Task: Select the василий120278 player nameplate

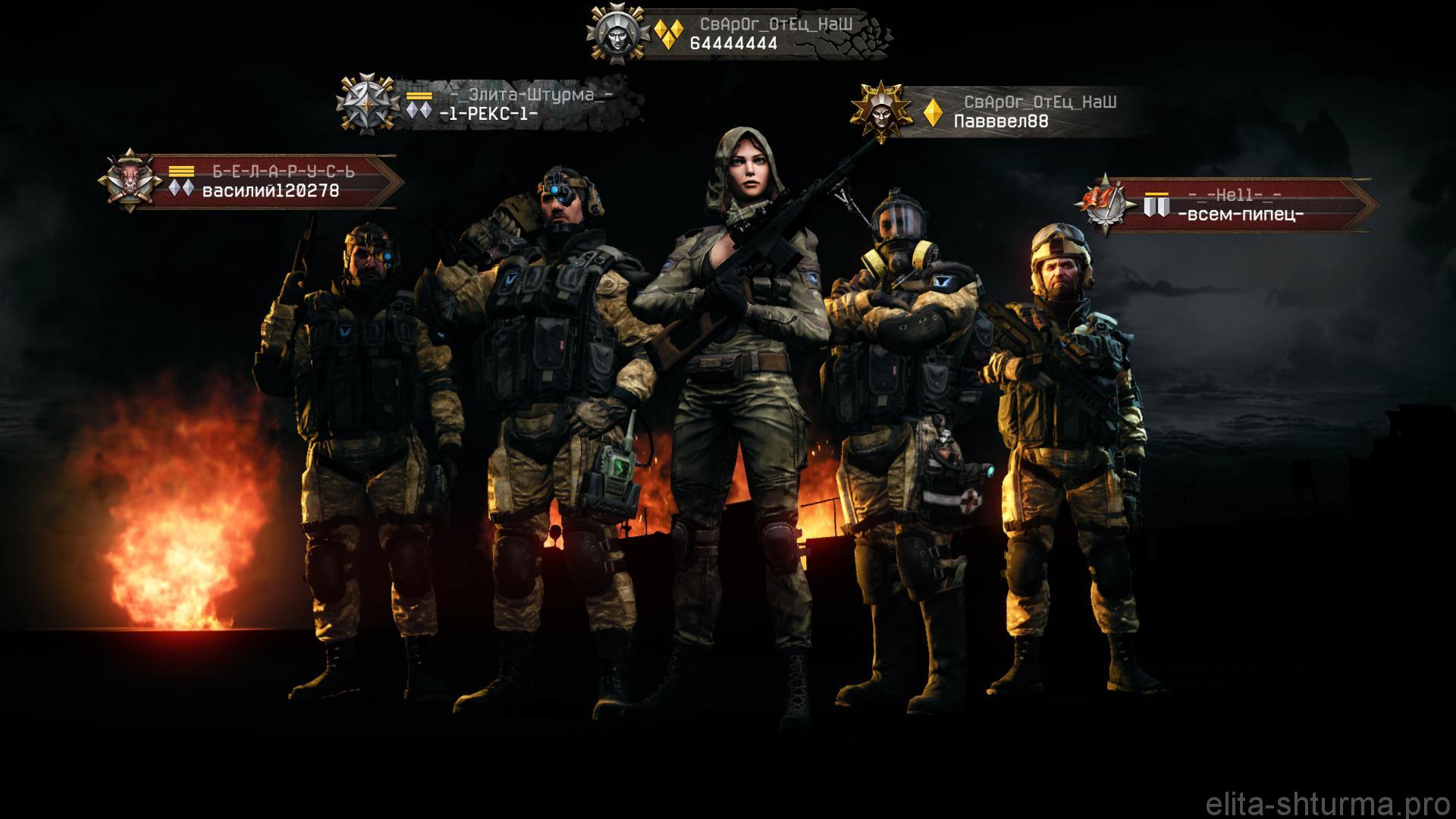Action: tap(271, 190)
